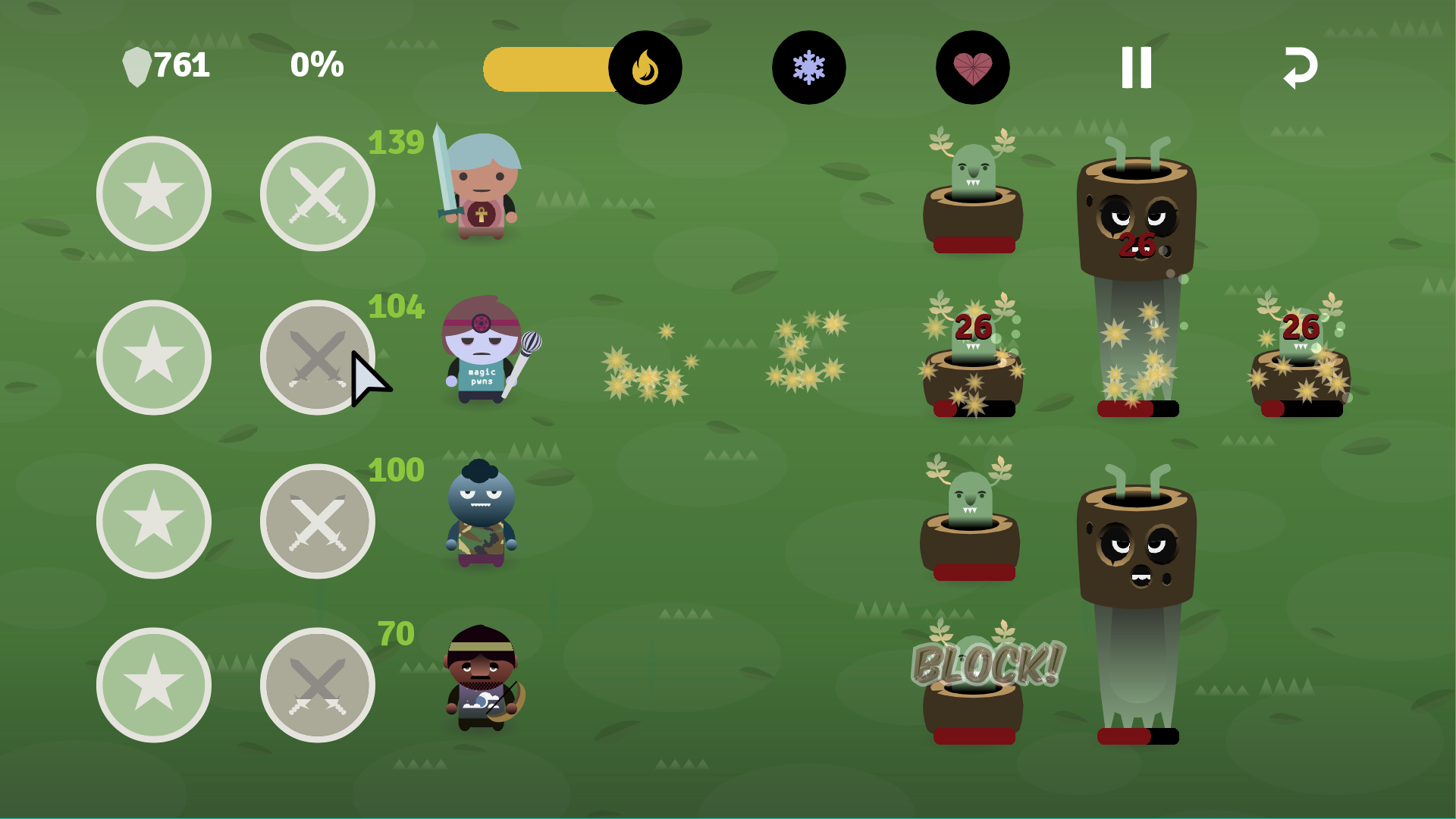Select crossed swords attack for the mage
Screen dimensions: 1456x819
(318, 357)
